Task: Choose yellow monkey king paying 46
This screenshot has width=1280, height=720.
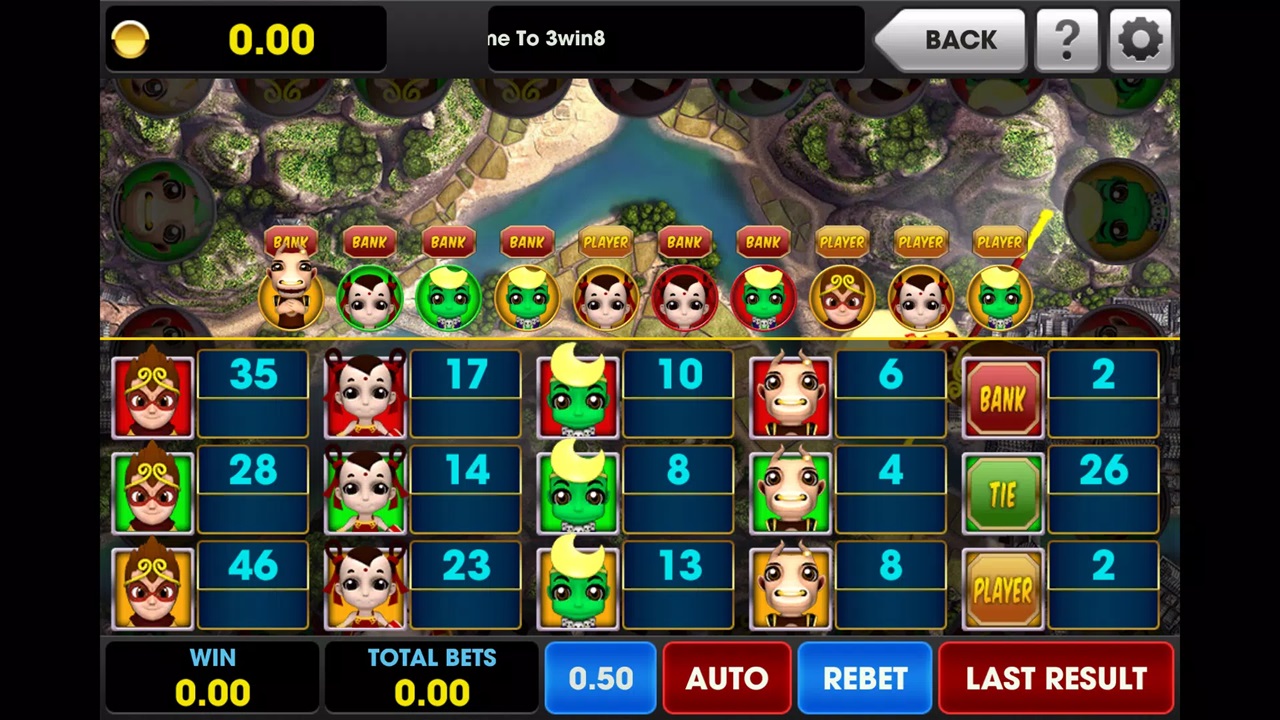Action: click(x=153, y=588)
